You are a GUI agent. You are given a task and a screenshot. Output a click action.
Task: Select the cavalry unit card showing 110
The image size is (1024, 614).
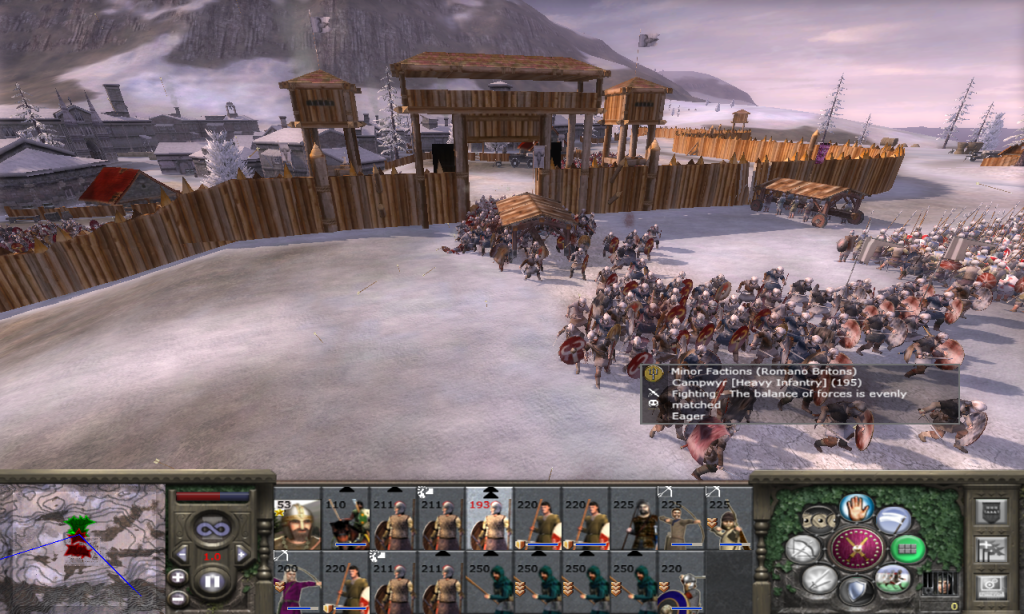(345, 518)
